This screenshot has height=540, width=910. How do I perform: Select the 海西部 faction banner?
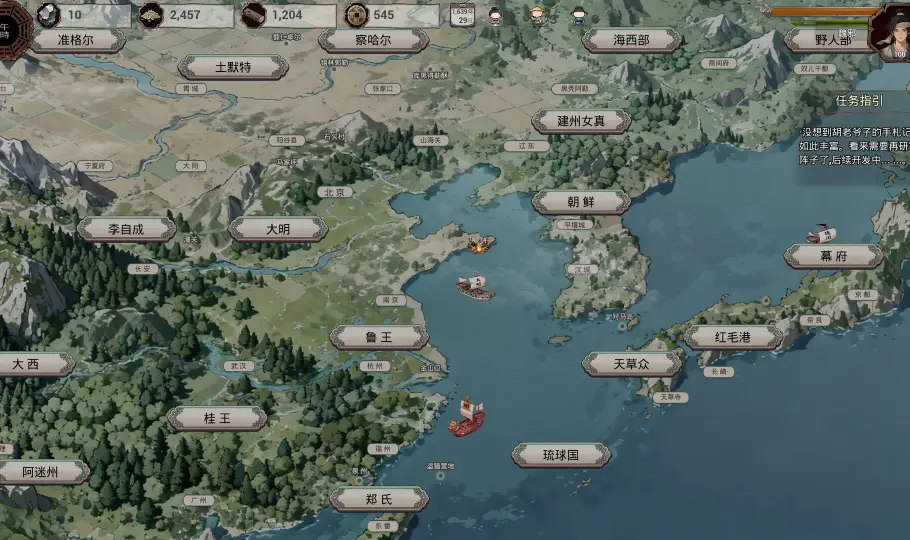click(x=632, y=40)
